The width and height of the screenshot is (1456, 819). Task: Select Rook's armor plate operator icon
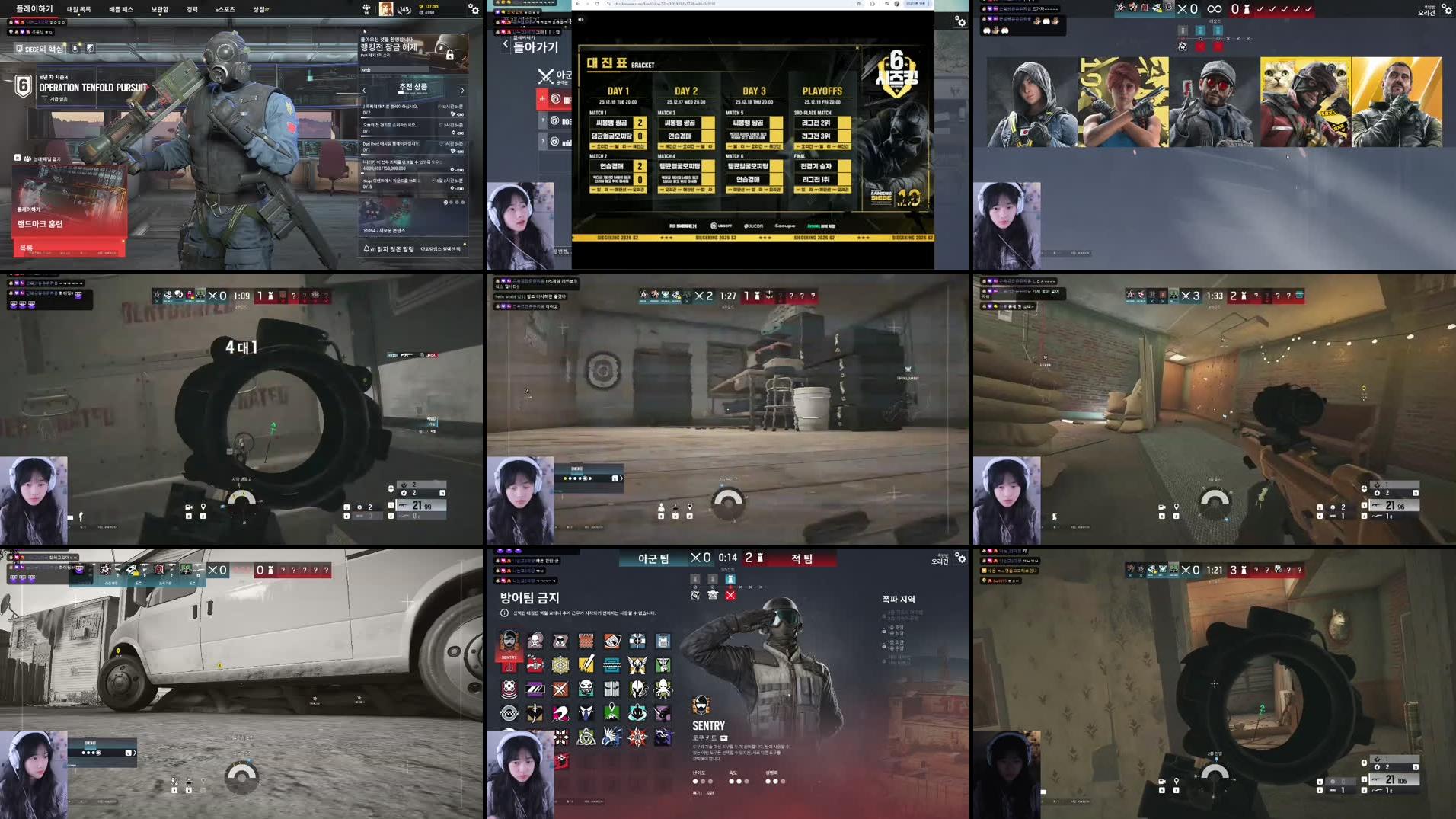[x=662, y=641]
